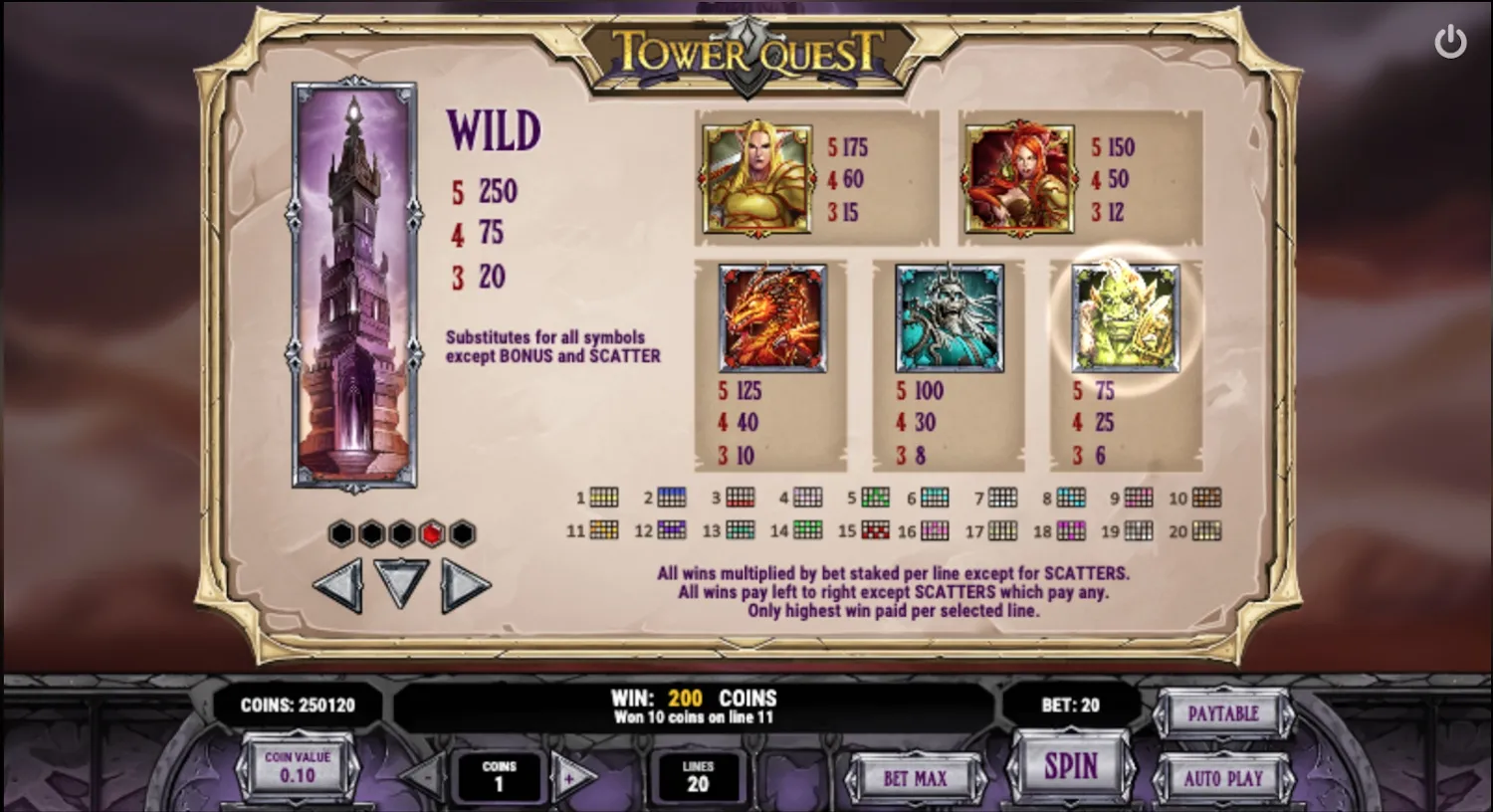Select the last black page dot
This screenshot has height=812, width=1493.
pyautogui.click(x=463, y=533)
